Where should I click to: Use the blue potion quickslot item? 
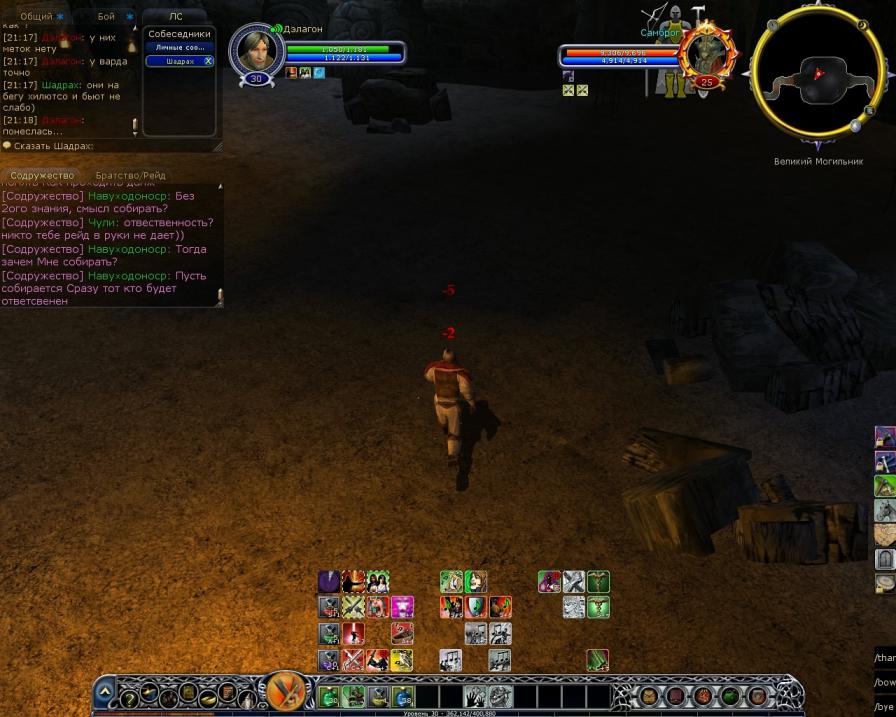402,696
